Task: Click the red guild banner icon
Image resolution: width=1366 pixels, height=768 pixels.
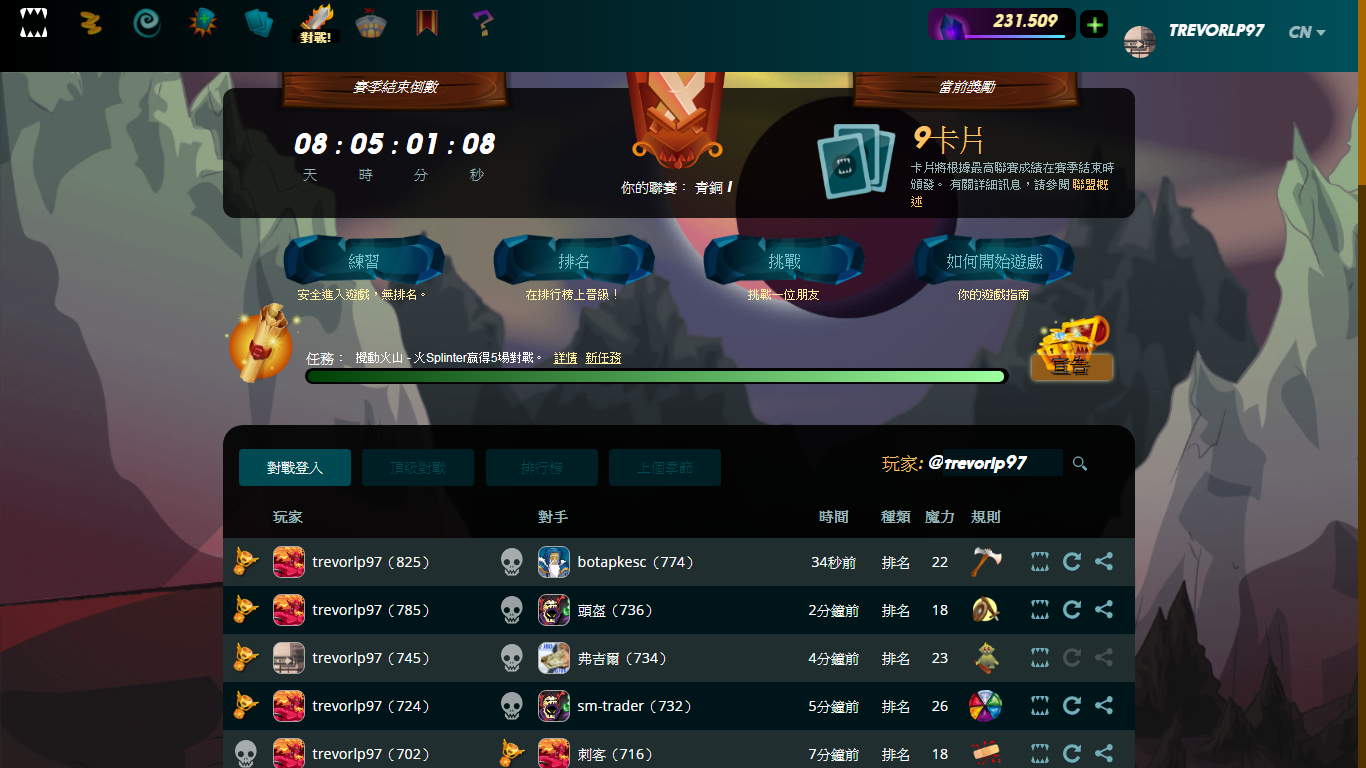Action: coord(428,24)
